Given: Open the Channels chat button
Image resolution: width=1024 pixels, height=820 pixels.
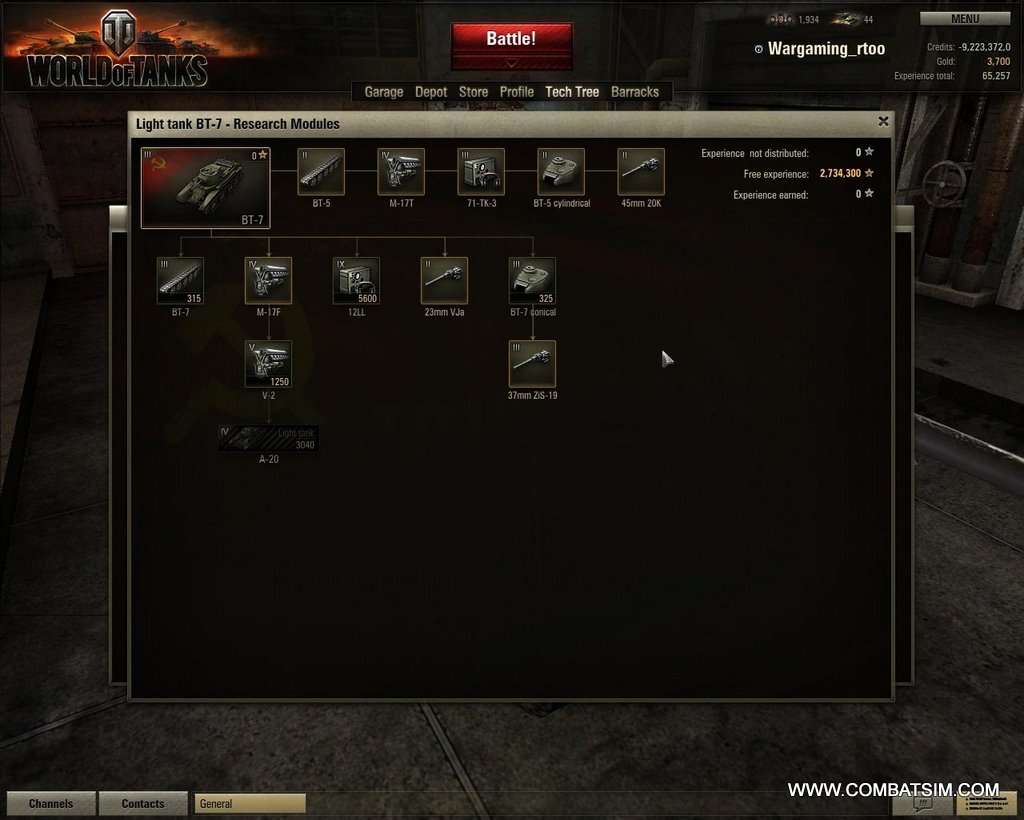Looking at the screenshot, I should pyautogui.click(x=51, y=804).
